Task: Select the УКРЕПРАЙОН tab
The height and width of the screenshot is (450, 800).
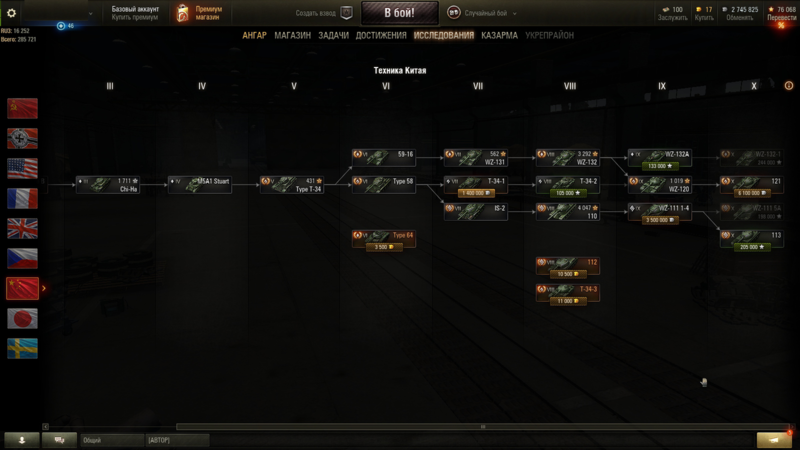Action: [551, 36]
